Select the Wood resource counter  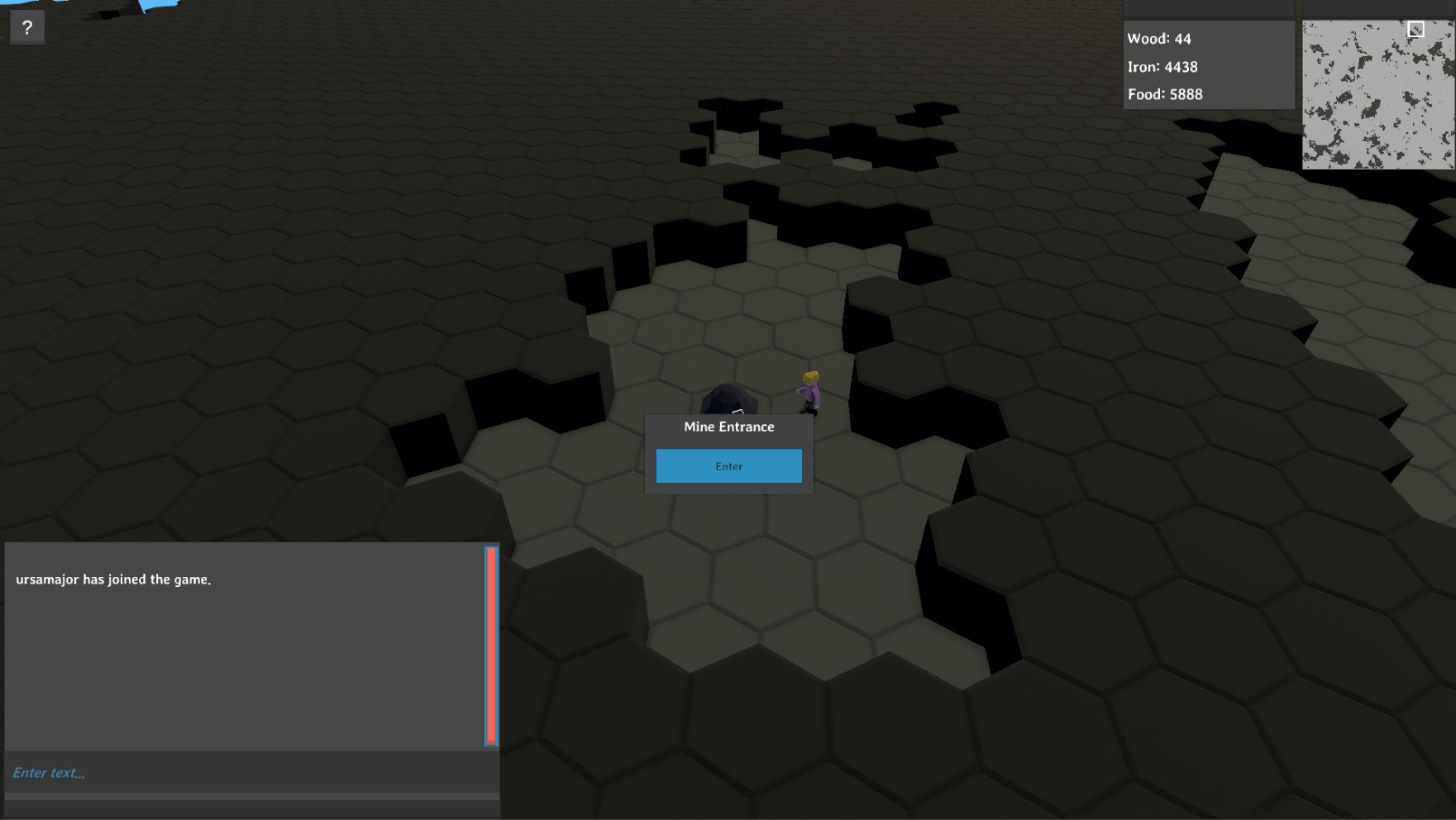(x=1158, y=38)
